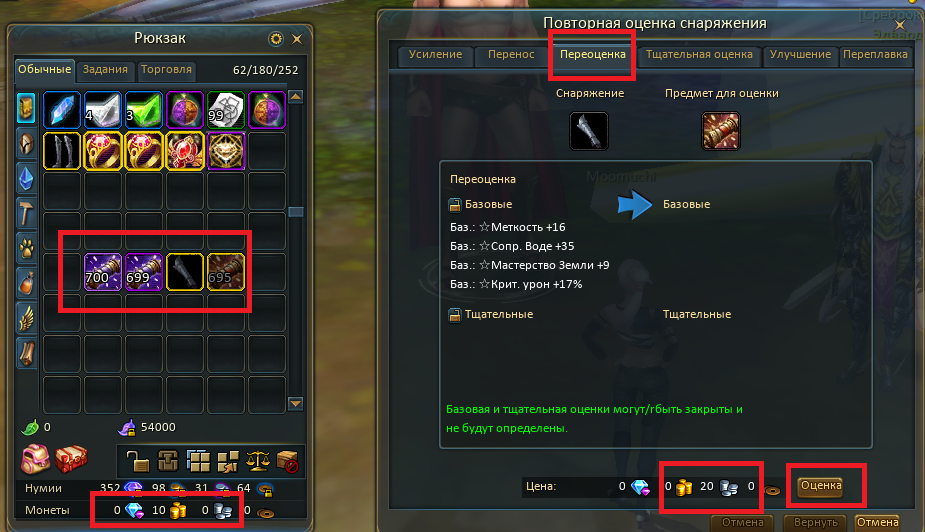Click the Оценка button
The height and width of the screenshot is (532, 925).
(820, 486)
